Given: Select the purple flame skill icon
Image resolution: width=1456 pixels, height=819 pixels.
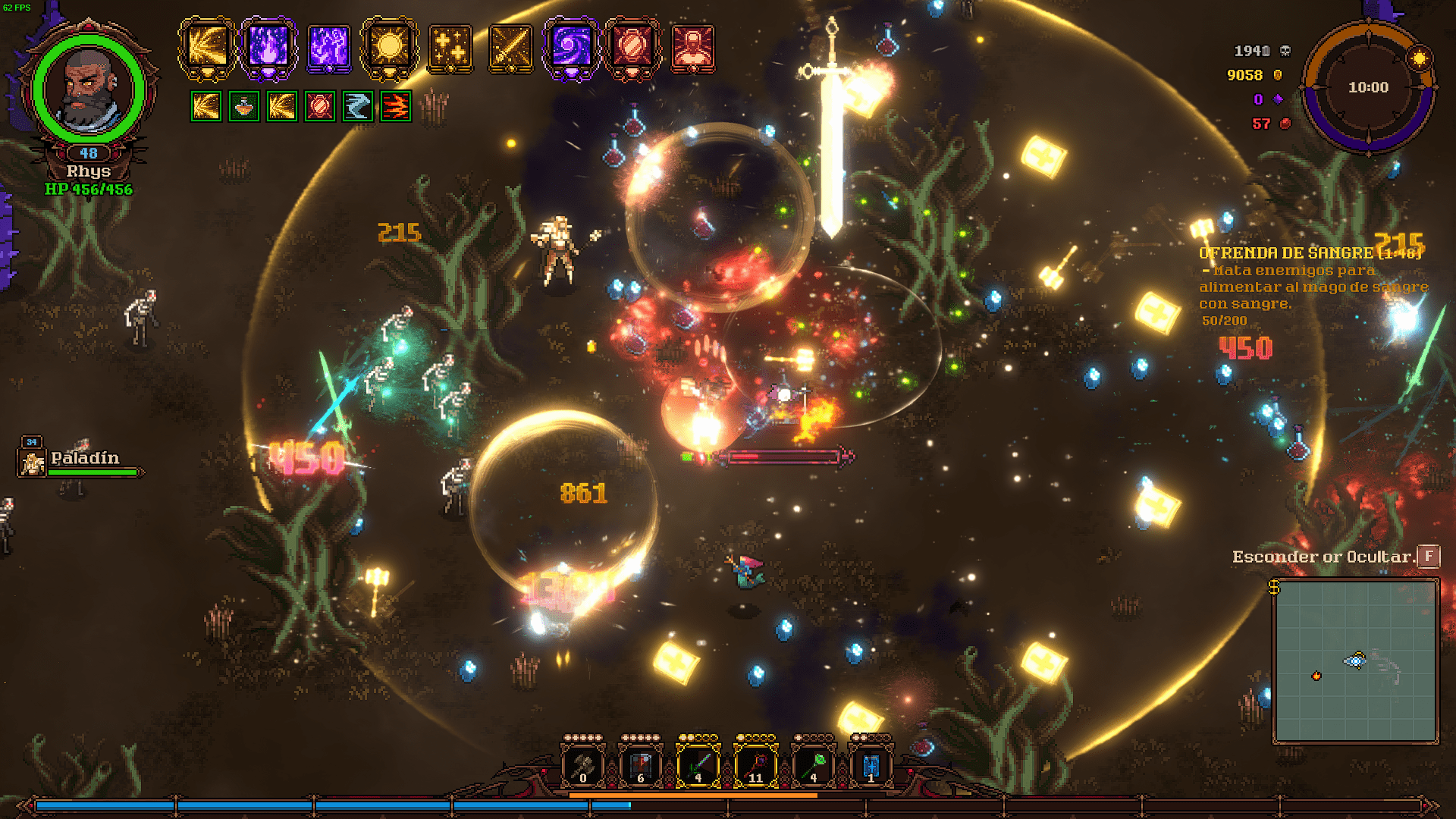Looking at the screenshot, I should (268, 47).
